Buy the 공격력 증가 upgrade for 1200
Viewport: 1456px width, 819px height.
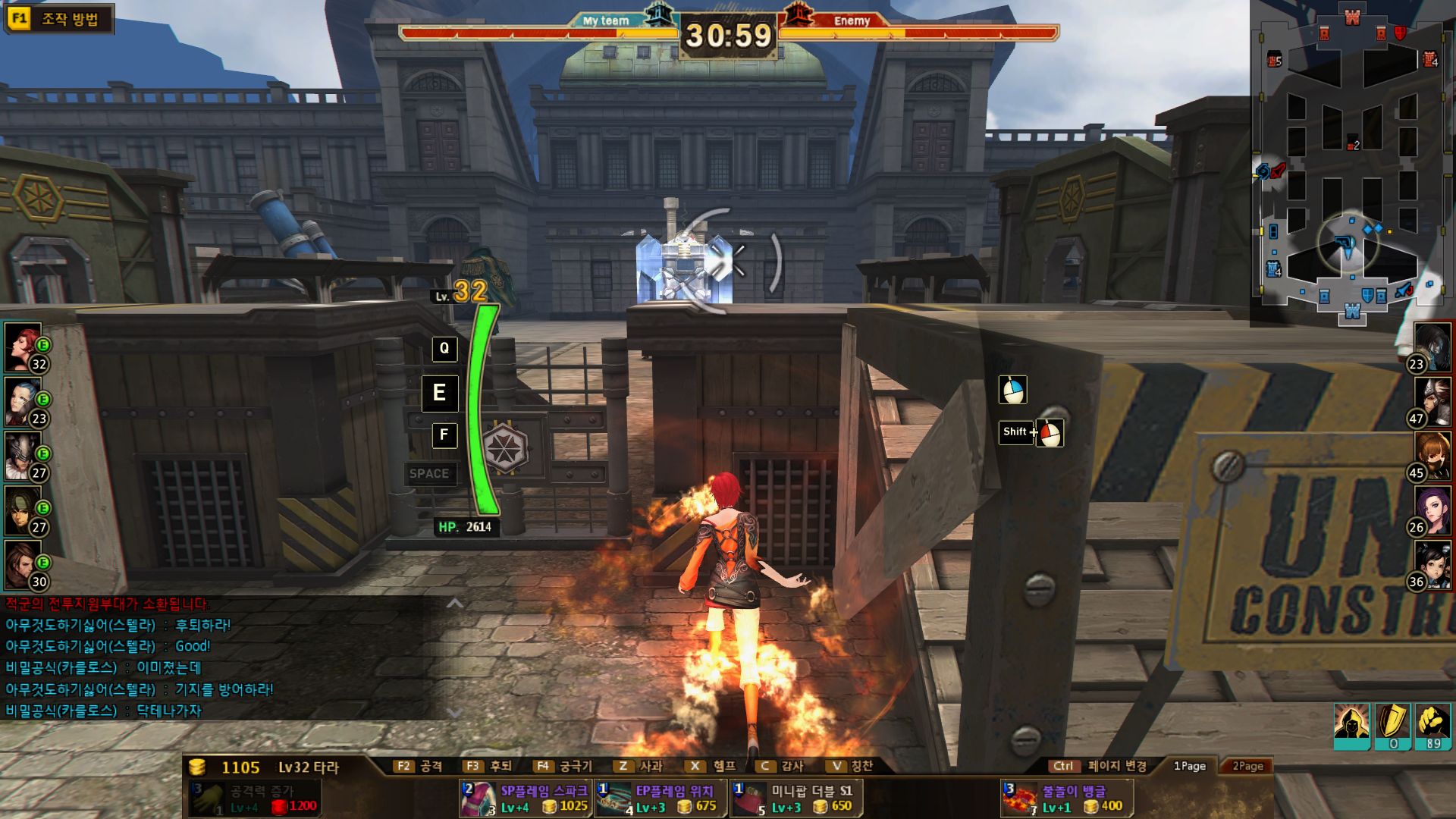tap(254, 799)
